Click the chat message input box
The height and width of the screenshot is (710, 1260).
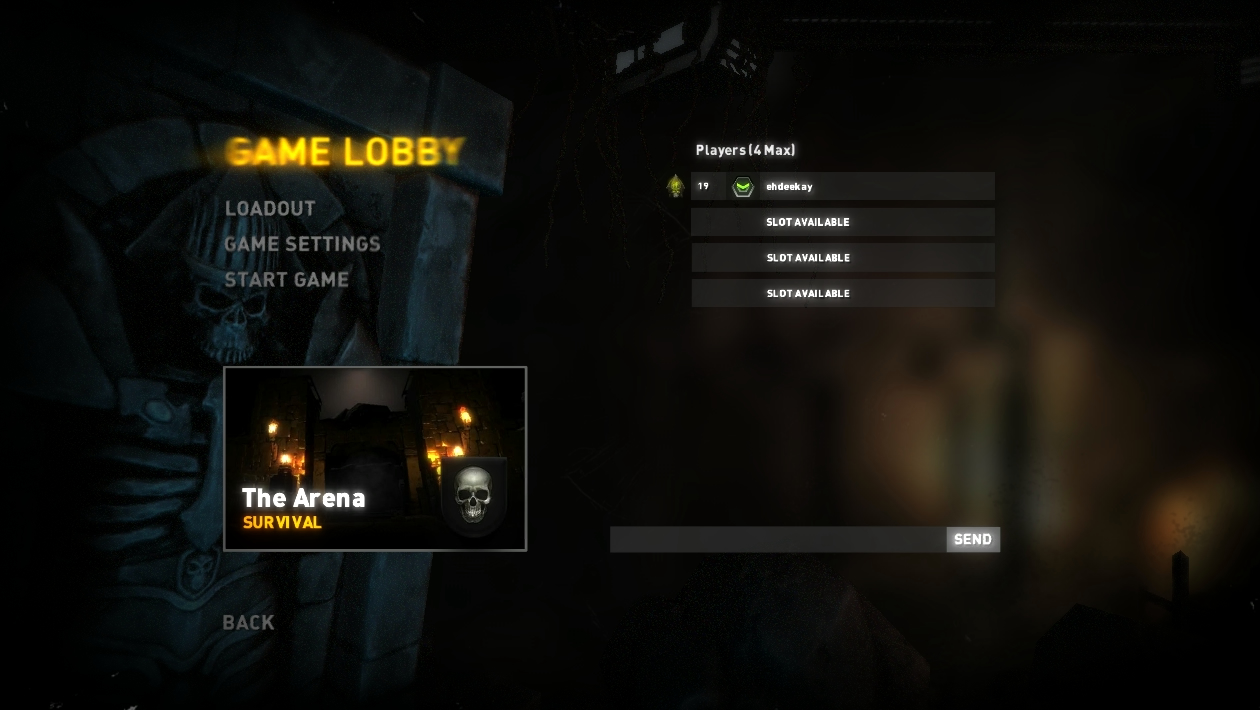coord(778,540)
